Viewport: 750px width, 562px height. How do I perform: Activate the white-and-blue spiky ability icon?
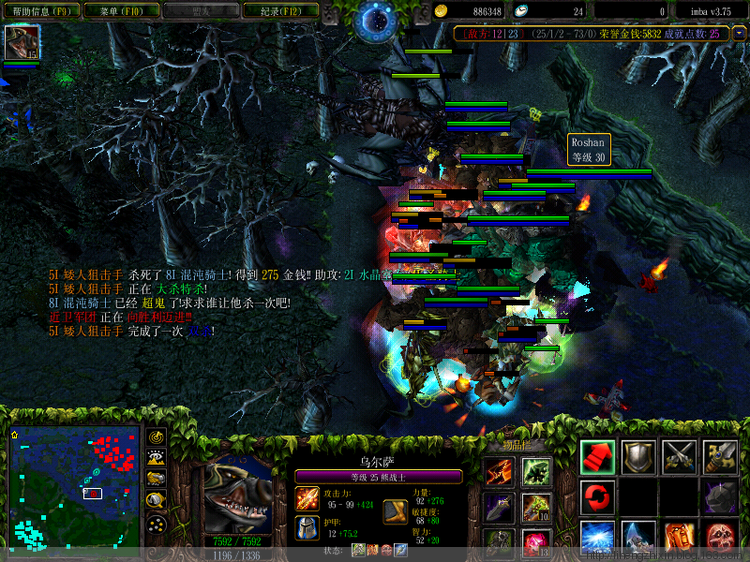[x=638, y=537]
